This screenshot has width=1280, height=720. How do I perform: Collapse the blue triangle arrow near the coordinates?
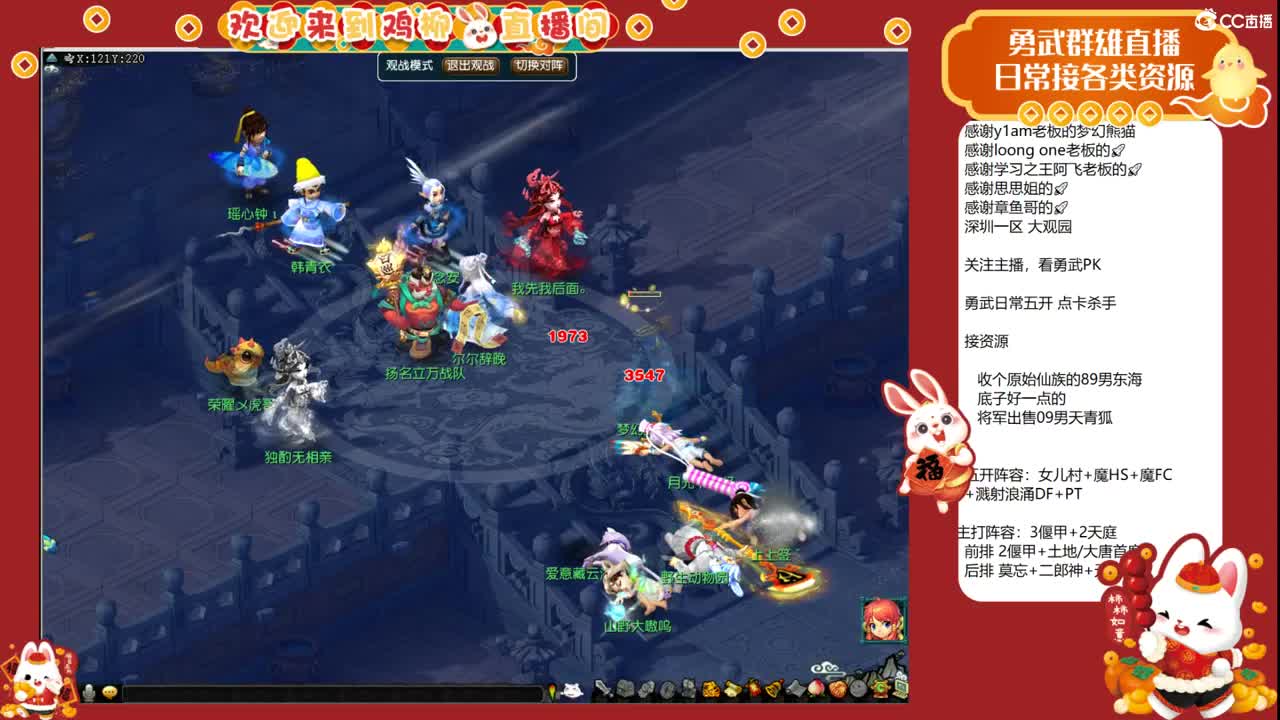tap(51, 59)
